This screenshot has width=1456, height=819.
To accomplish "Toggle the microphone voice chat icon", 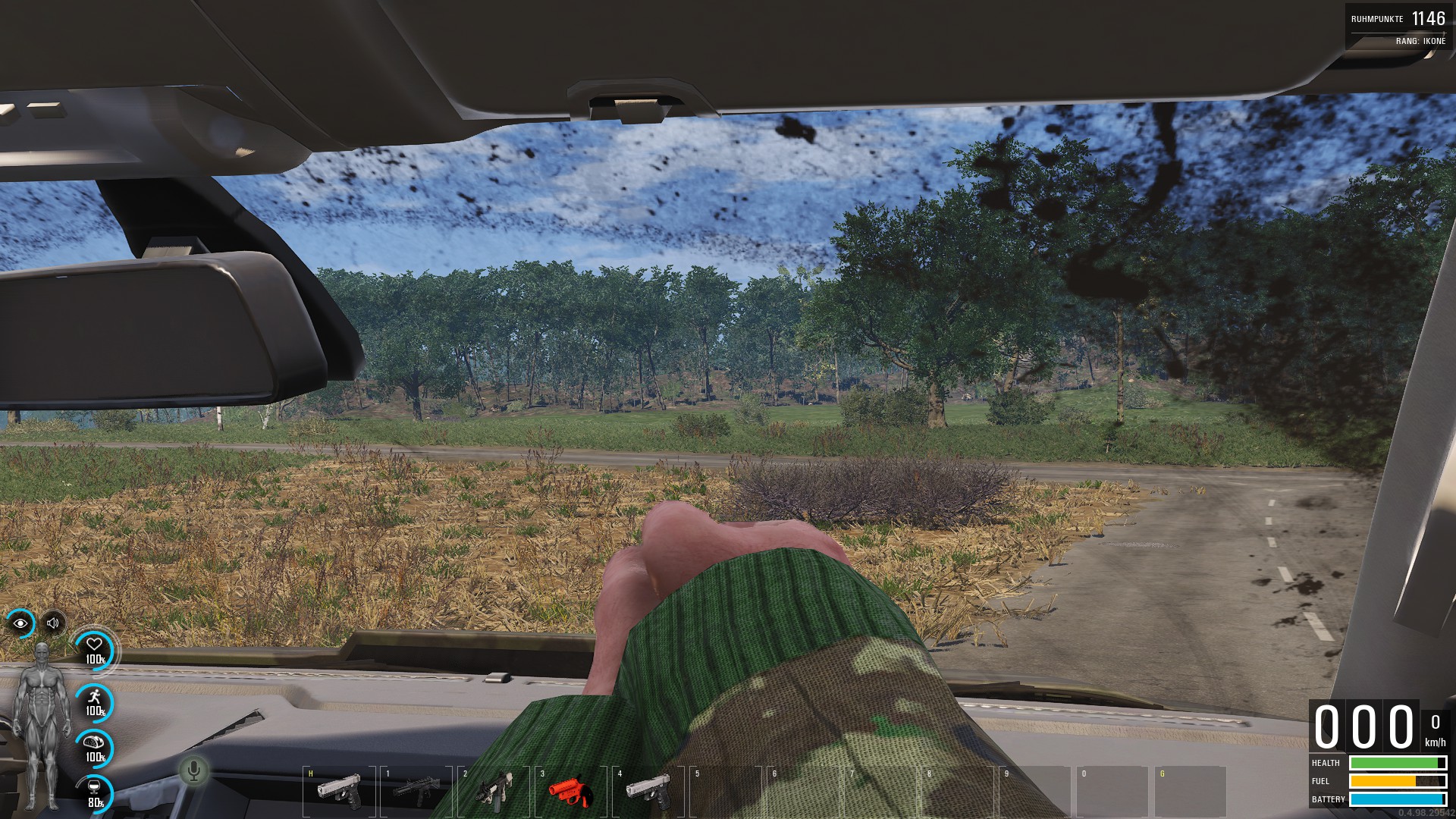I will [193, 771].
